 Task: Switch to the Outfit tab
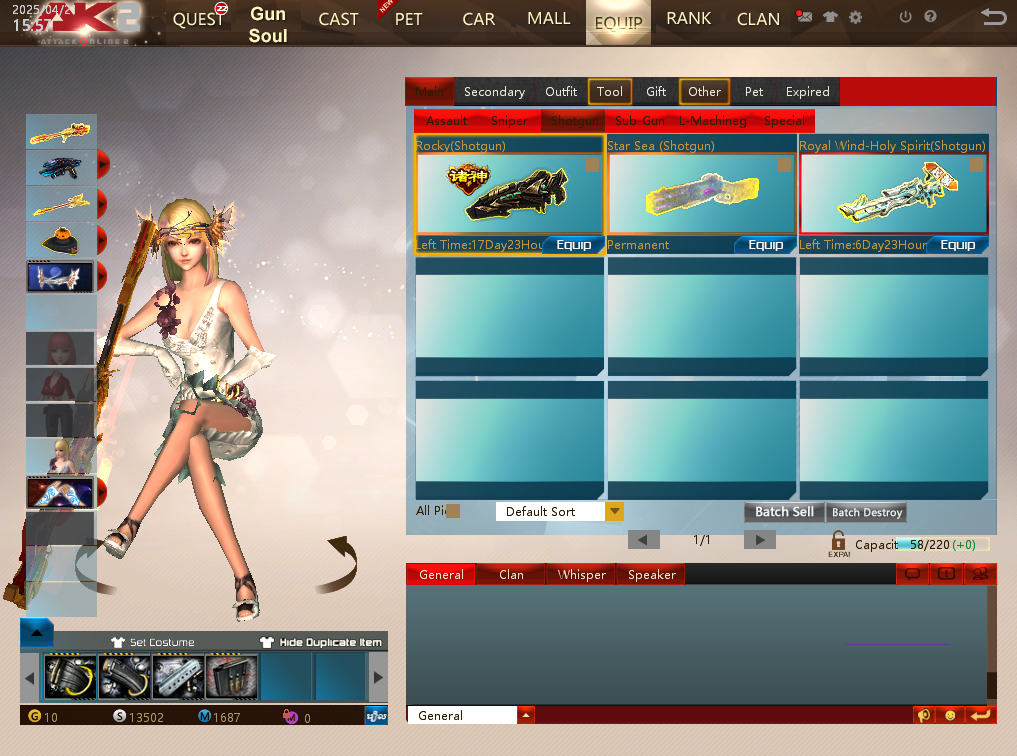click(561, 92)
